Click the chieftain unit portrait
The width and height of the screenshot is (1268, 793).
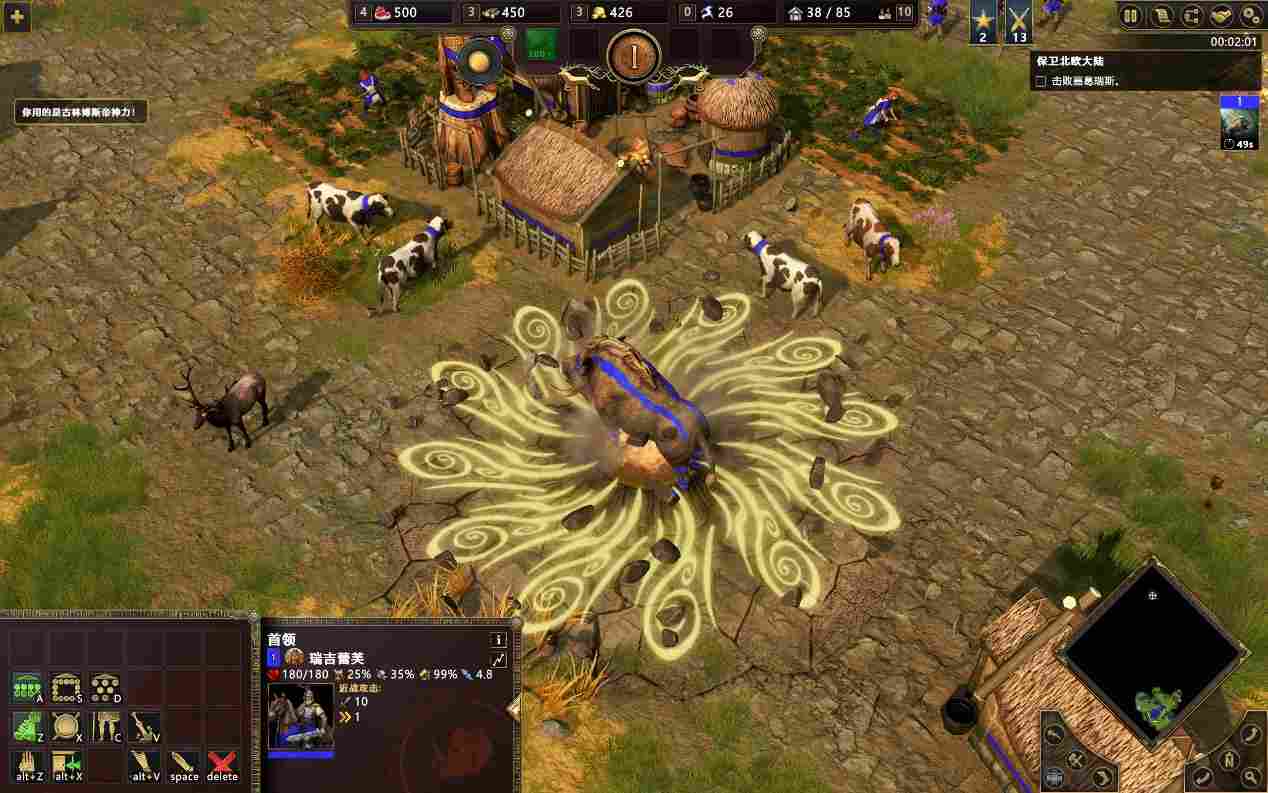tap(300, 716)
